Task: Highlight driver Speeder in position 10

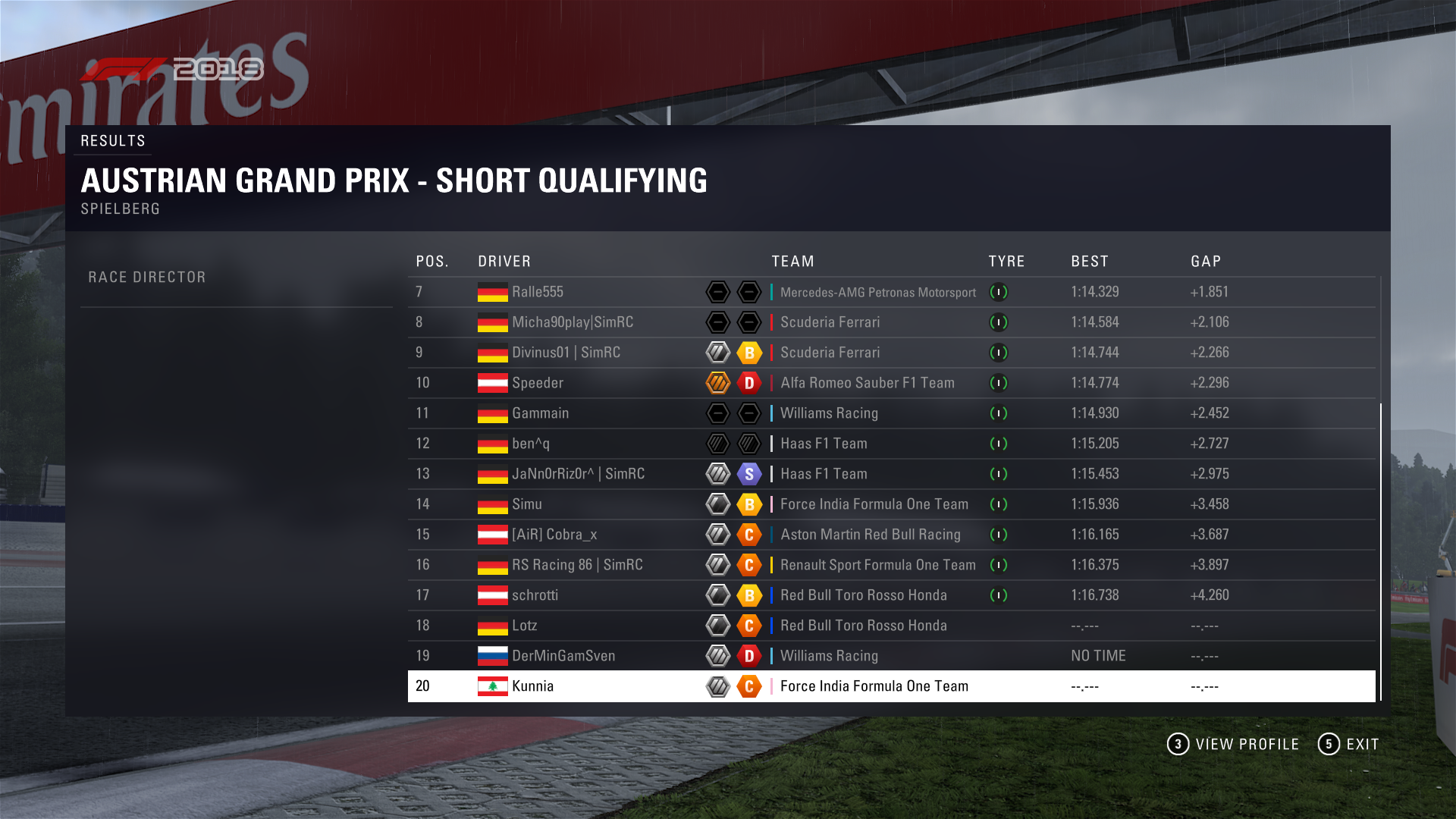Action: [x=537, y=383]
